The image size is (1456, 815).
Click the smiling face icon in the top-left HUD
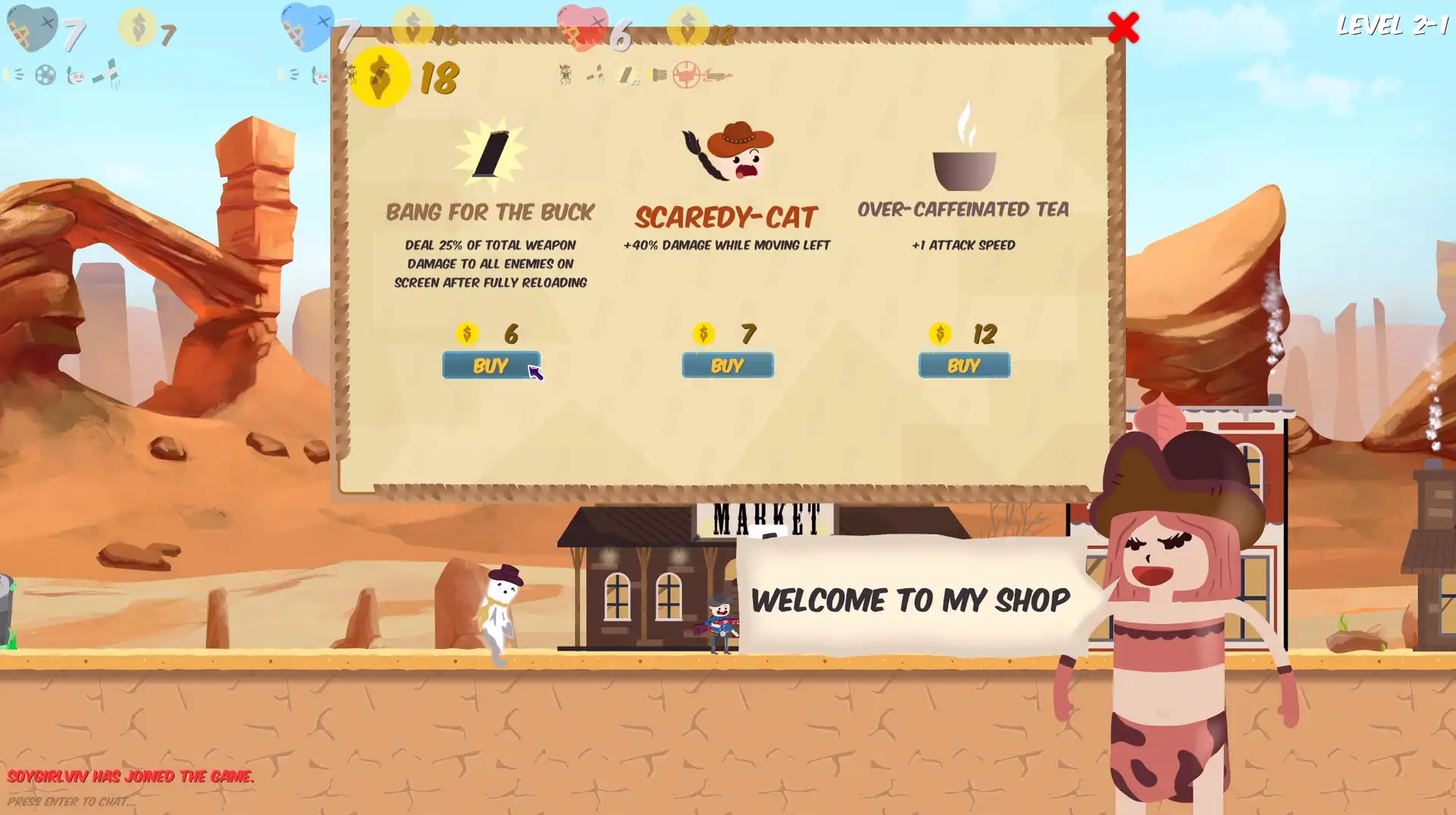(76, 77)
